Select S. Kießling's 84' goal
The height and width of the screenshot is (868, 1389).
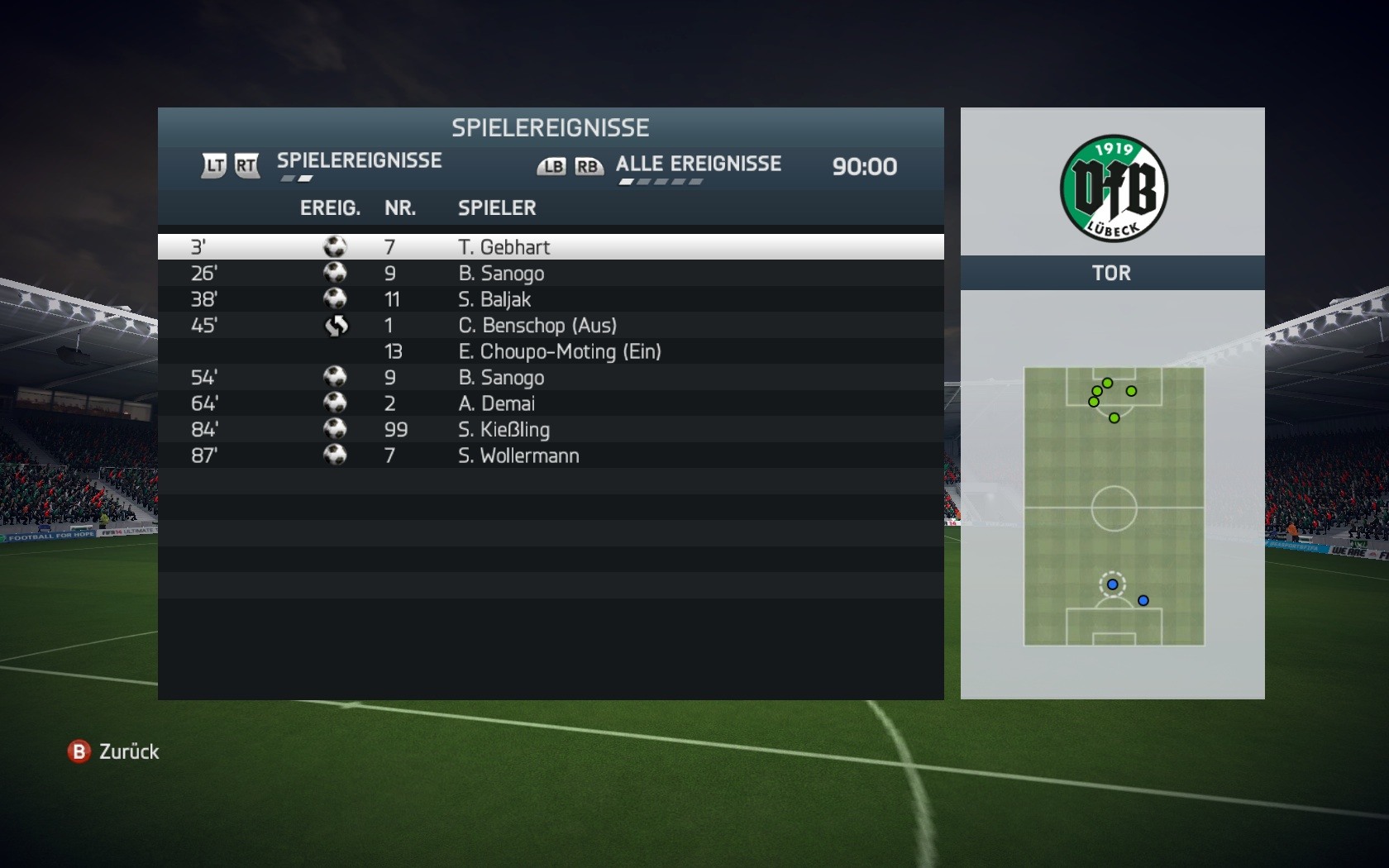click(550, 430)
